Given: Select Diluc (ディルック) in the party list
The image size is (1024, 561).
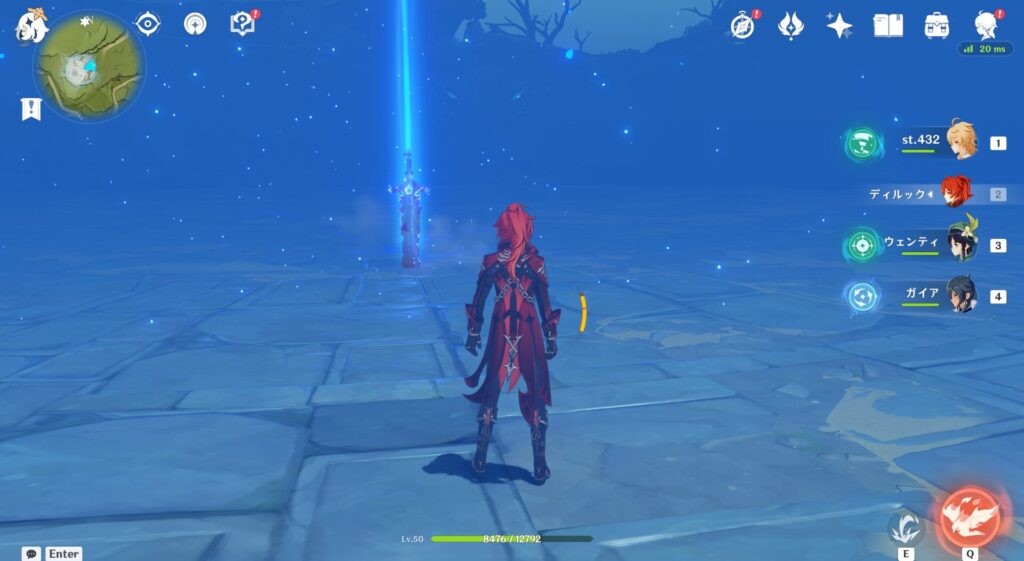Looking at the screenshot, I should [x=956, y=193].
